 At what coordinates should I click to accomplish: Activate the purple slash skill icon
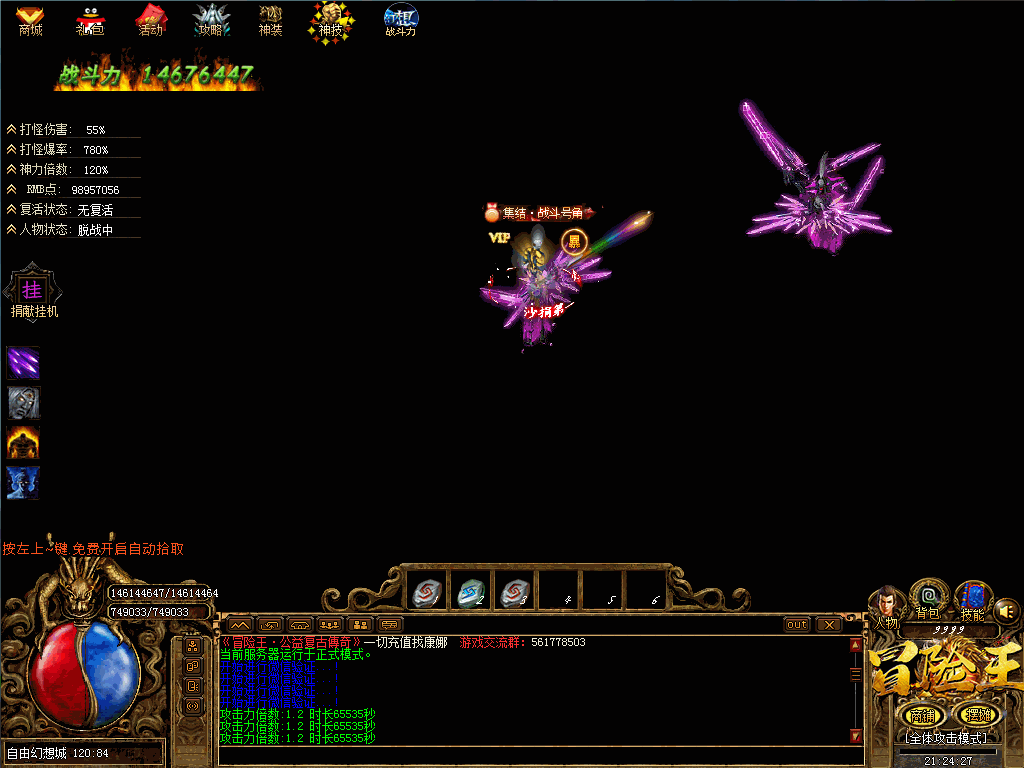[23, 362]
